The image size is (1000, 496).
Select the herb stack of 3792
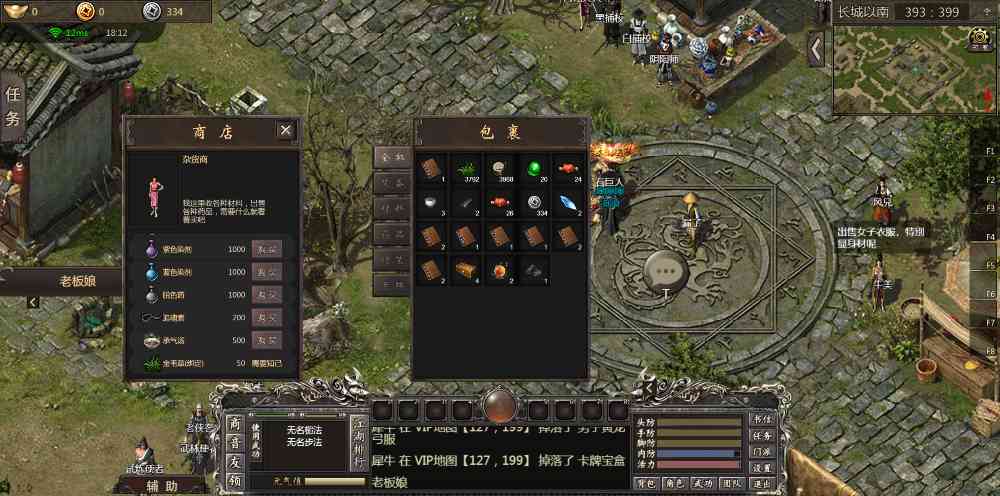465,167
